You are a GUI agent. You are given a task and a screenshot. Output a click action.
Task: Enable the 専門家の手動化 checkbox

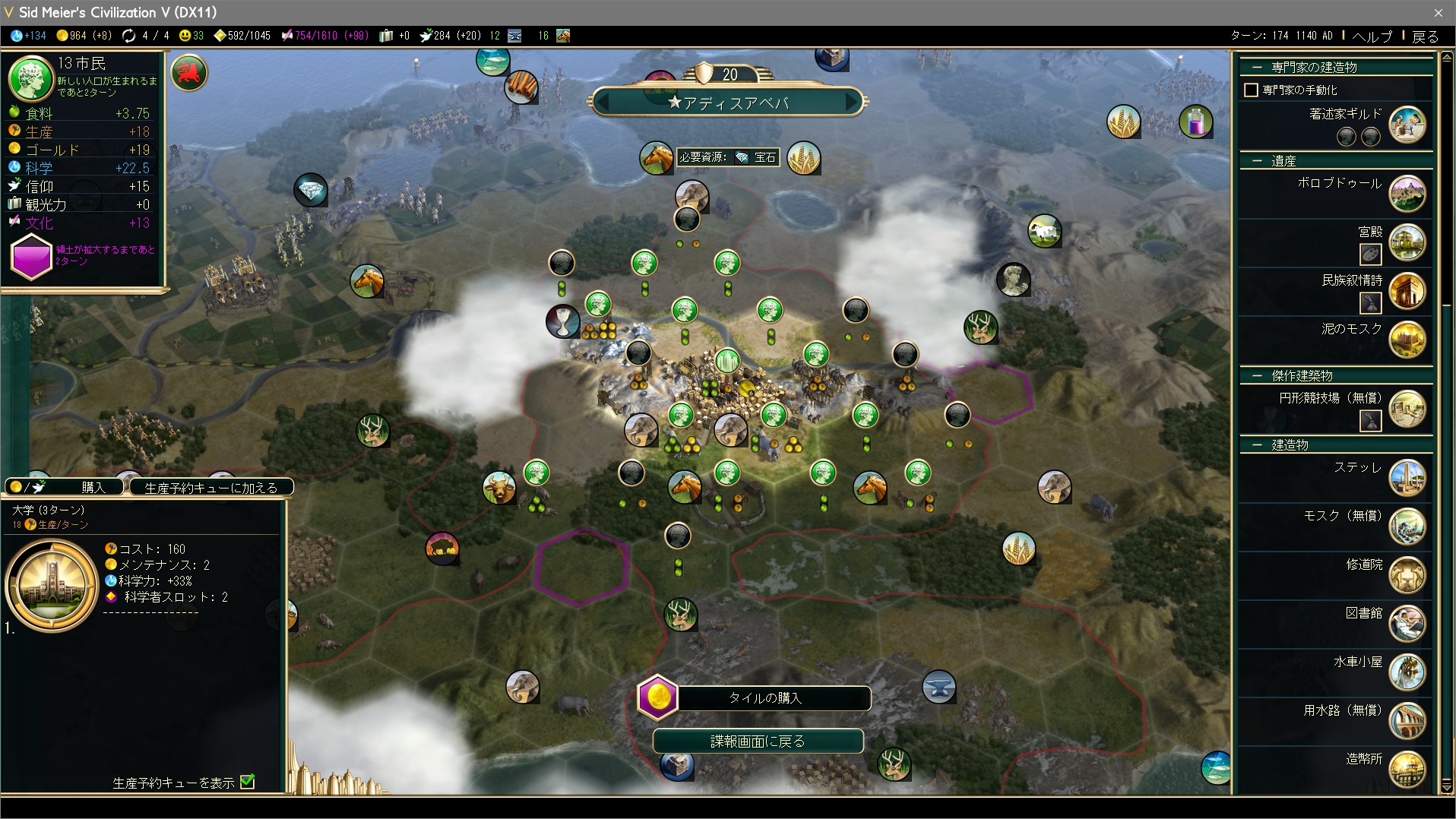click(1251, 90)
